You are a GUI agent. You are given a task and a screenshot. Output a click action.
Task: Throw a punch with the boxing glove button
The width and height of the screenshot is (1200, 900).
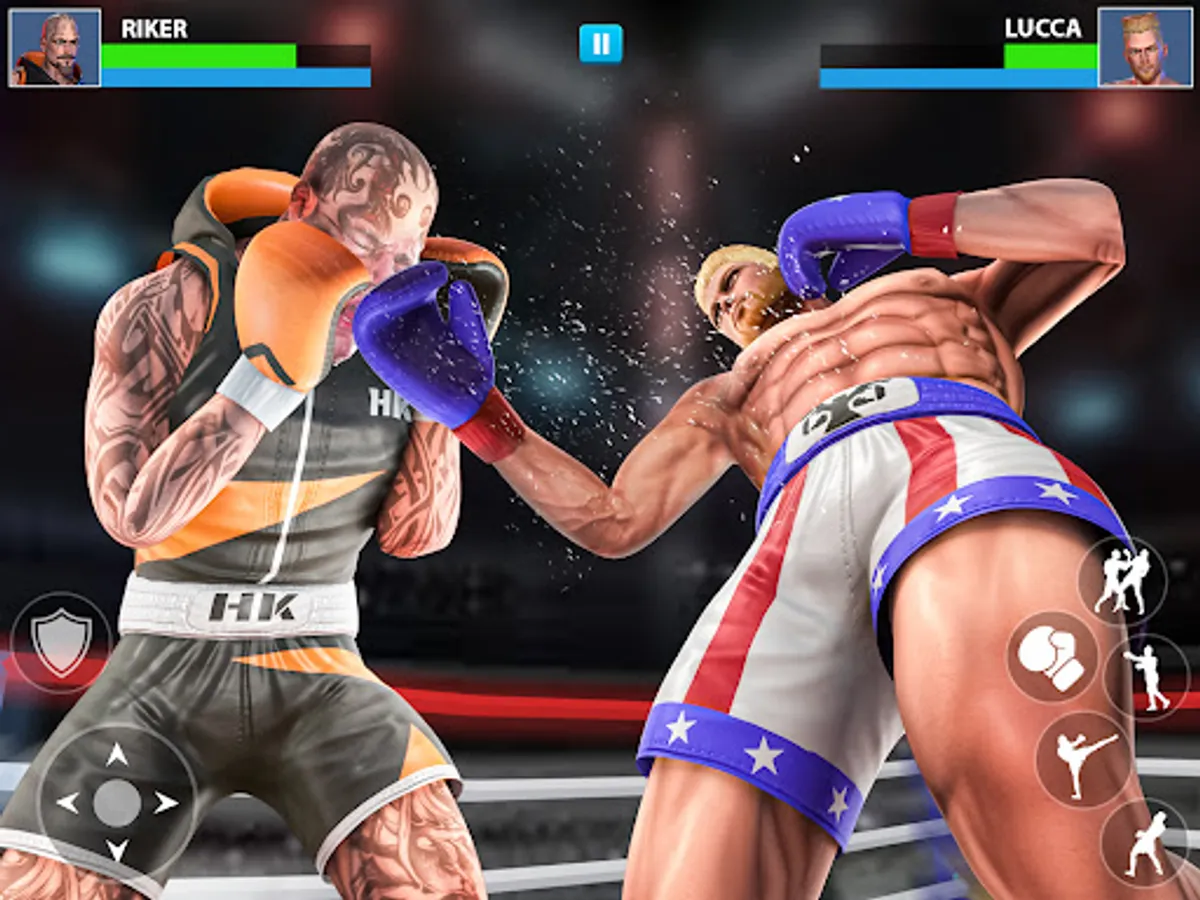coord(1052,657)
